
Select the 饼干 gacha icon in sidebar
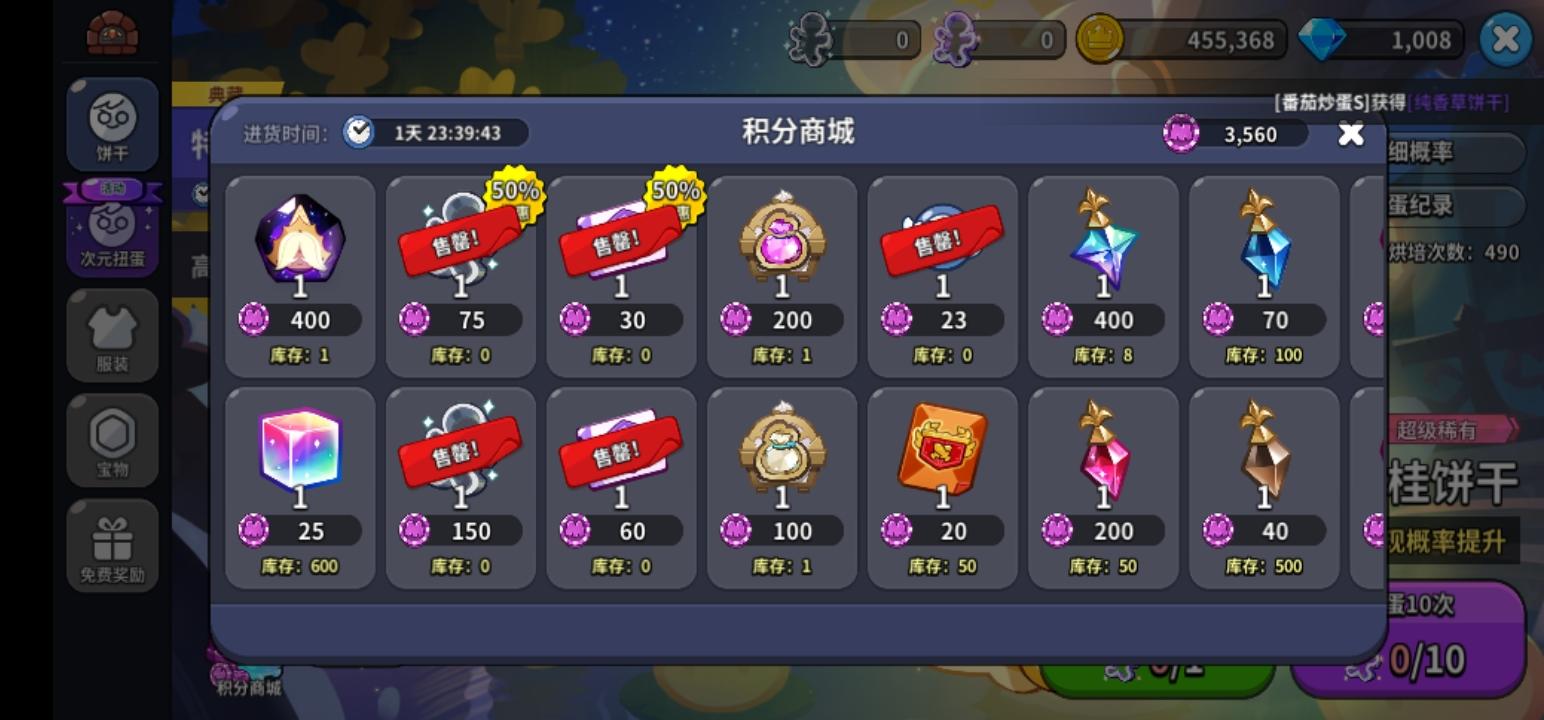click(x=113, y=124)
